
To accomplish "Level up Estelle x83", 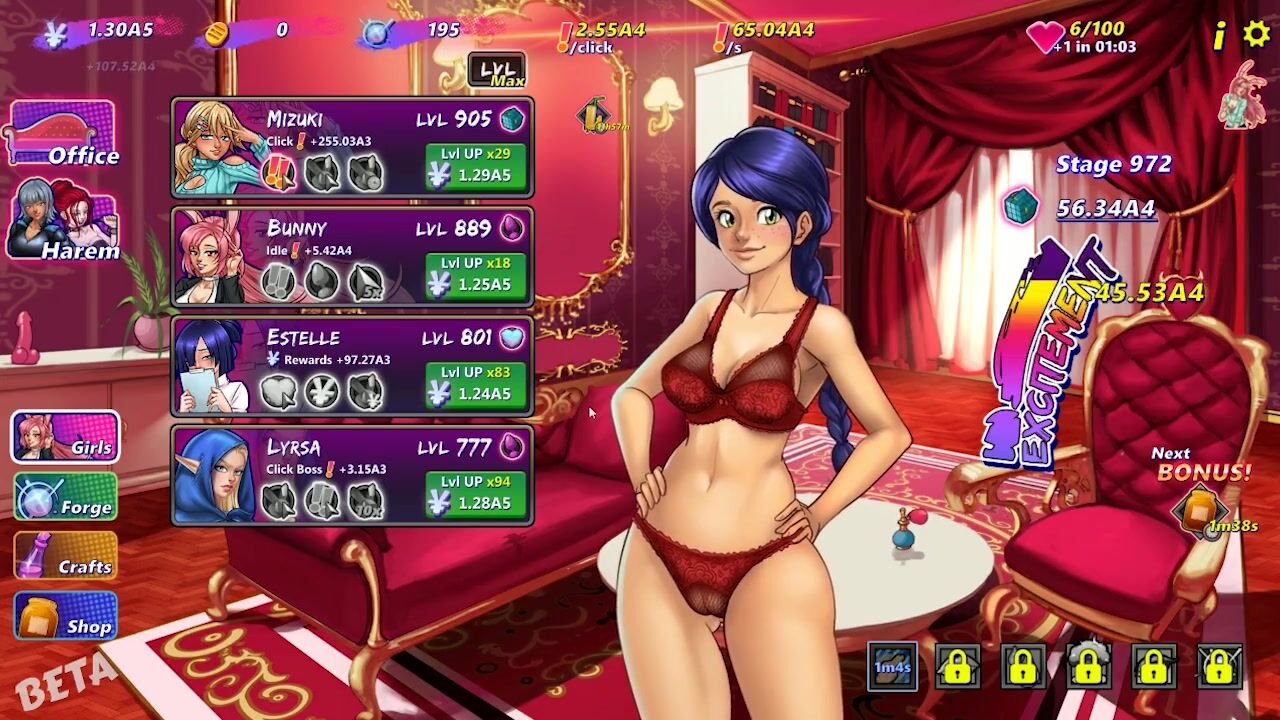I will 476,384.
